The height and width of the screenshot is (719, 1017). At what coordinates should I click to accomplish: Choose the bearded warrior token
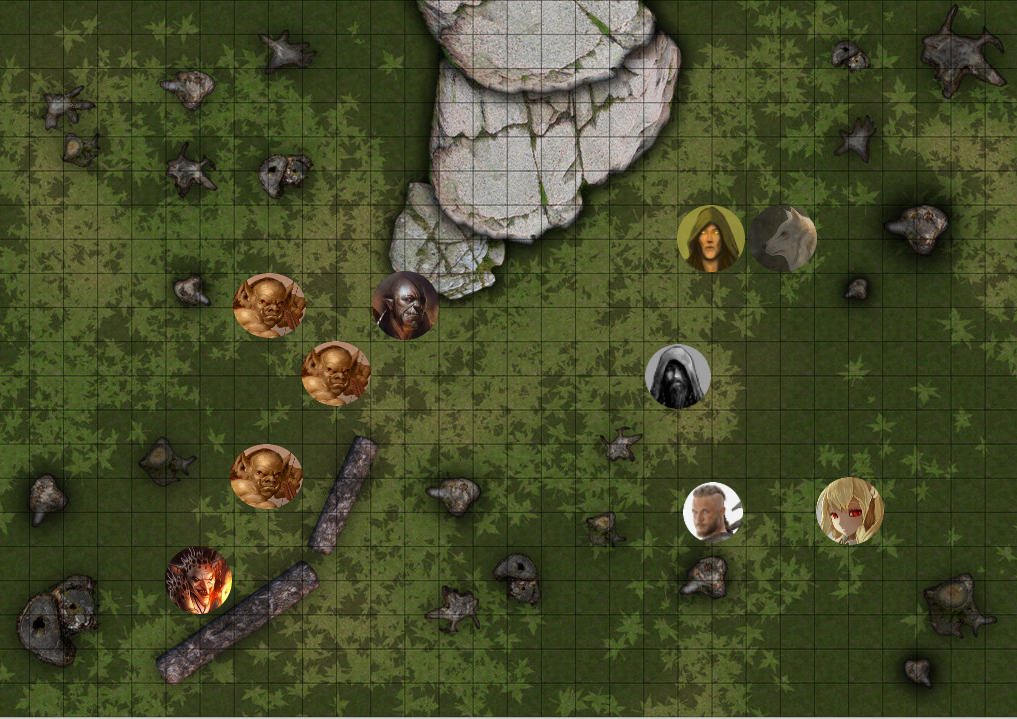[713, 512]
